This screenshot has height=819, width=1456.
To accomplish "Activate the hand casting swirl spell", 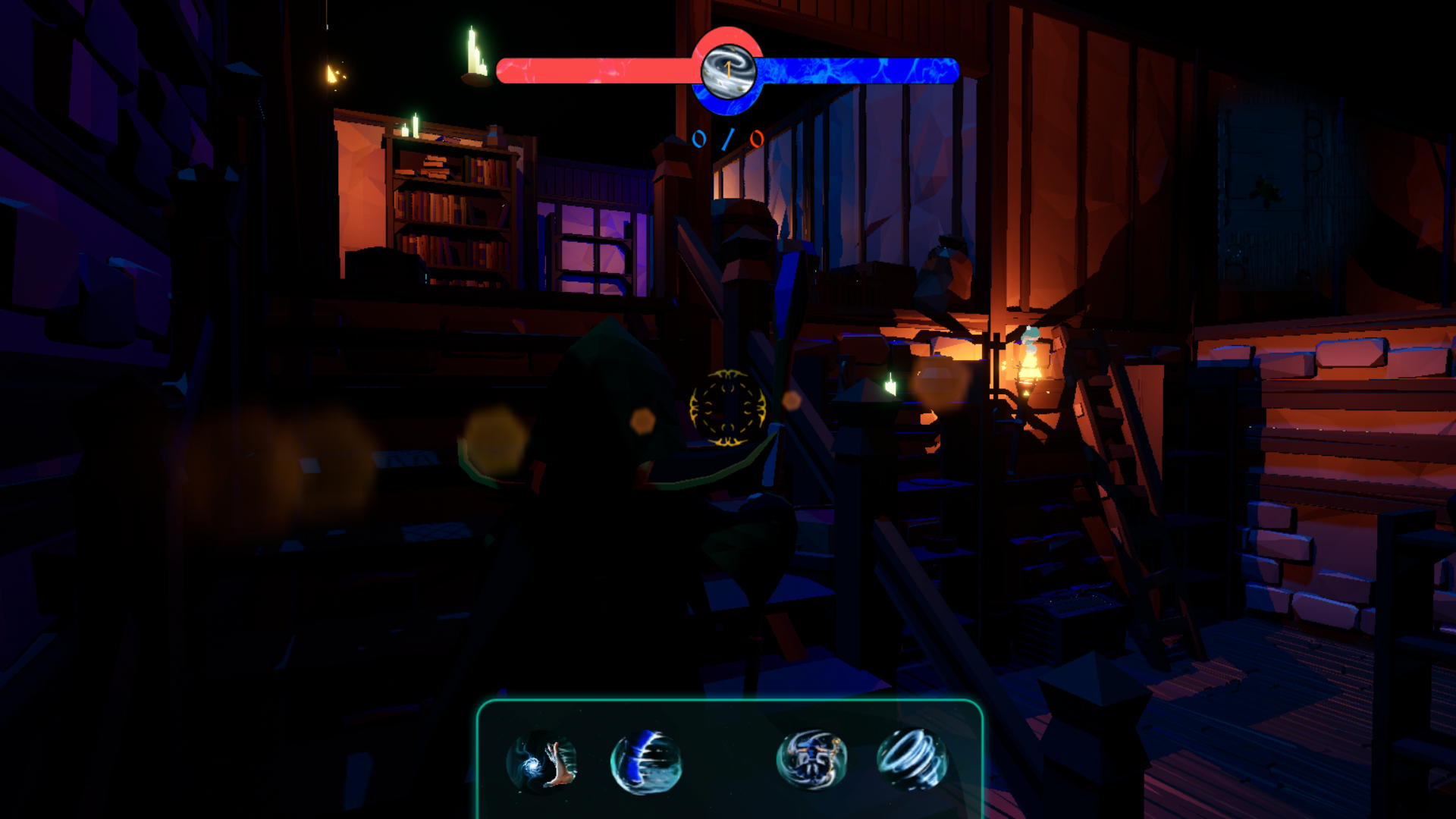I will point(541,761).
